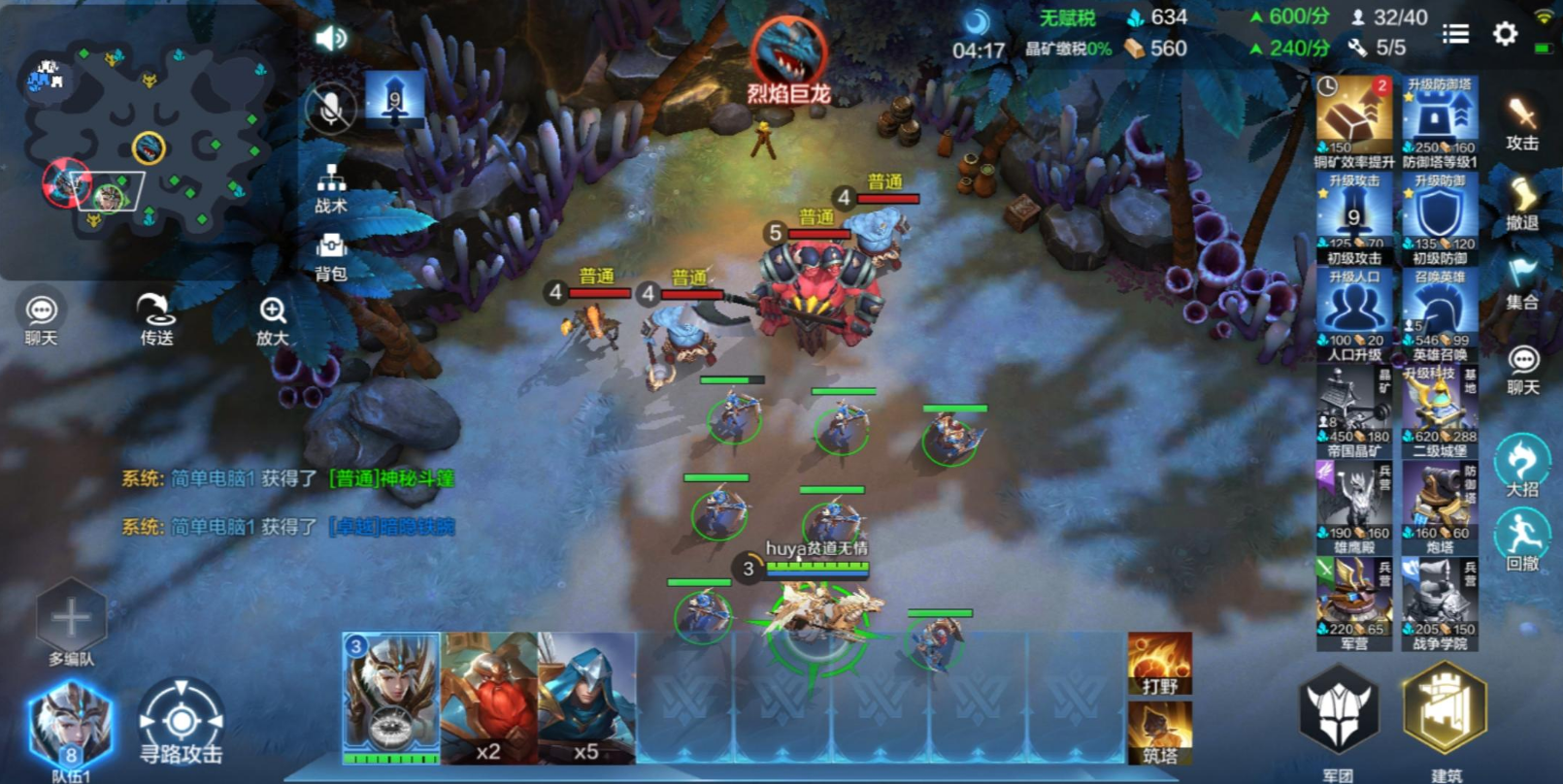
Task: Open the 军团 legion panel
Action: point(1339,712)
